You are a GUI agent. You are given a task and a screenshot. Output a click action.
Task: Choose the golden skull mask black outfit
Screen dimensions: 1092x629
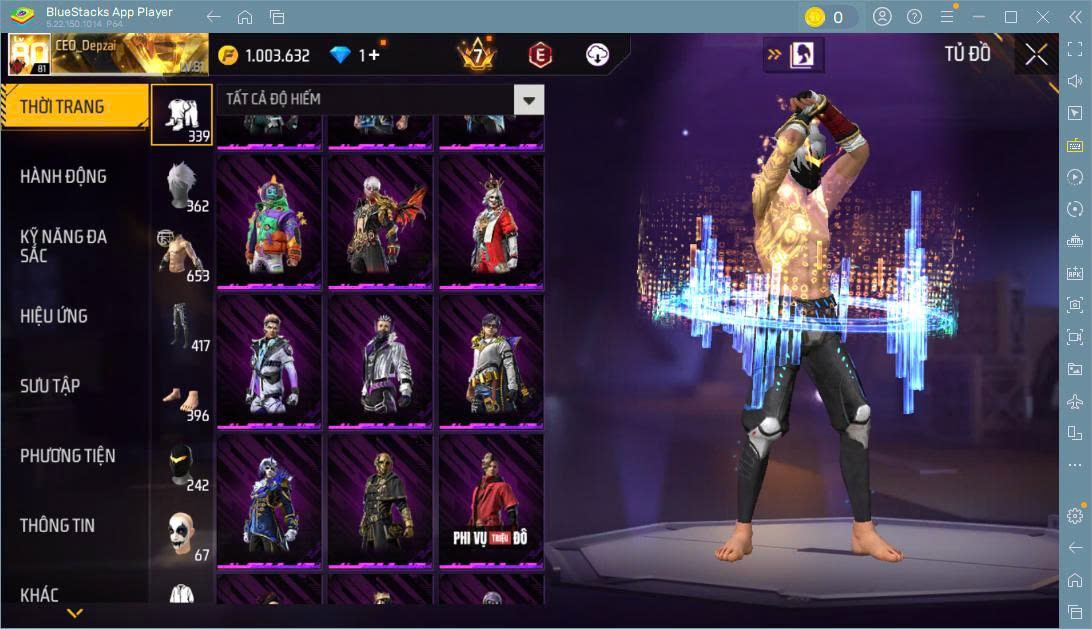[x=380, y=500]
